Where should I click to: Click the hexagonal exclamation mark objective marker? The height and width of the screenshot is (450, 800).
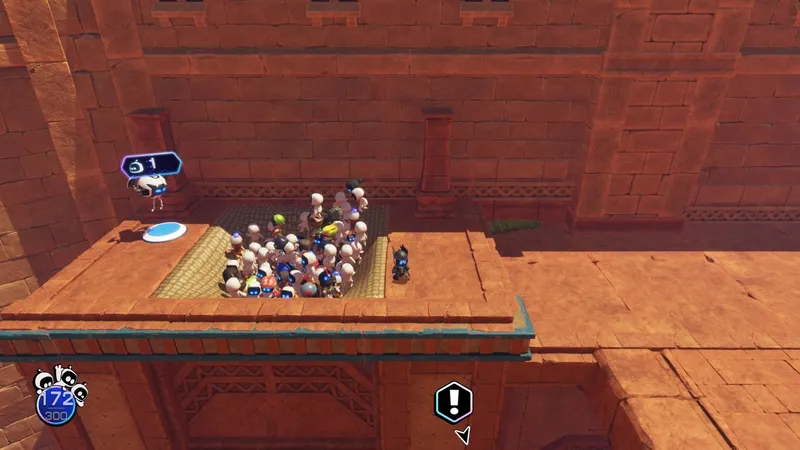click(x=453, y=402)
